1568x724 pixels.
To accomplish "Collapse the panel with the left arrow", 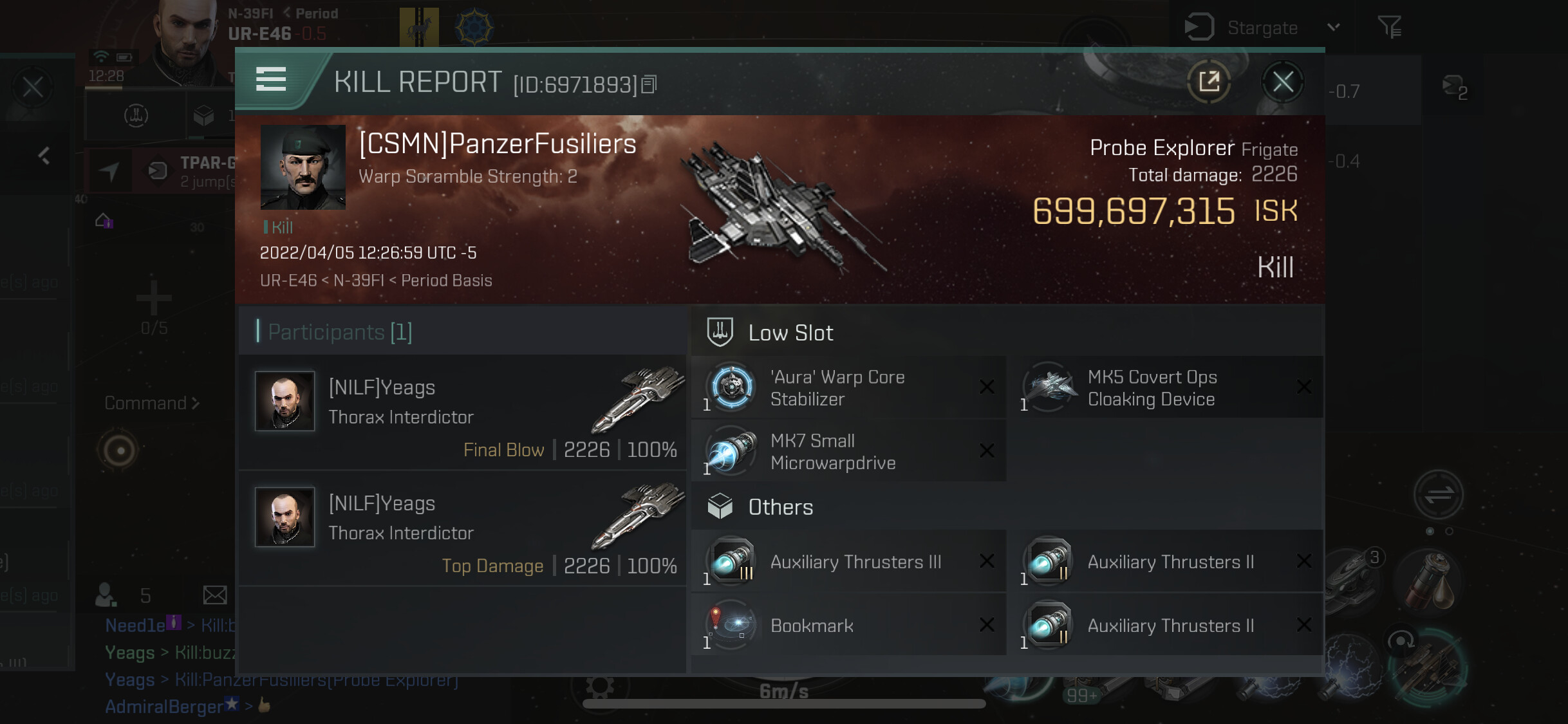I will pyautogui.click(x=44, y=156).
